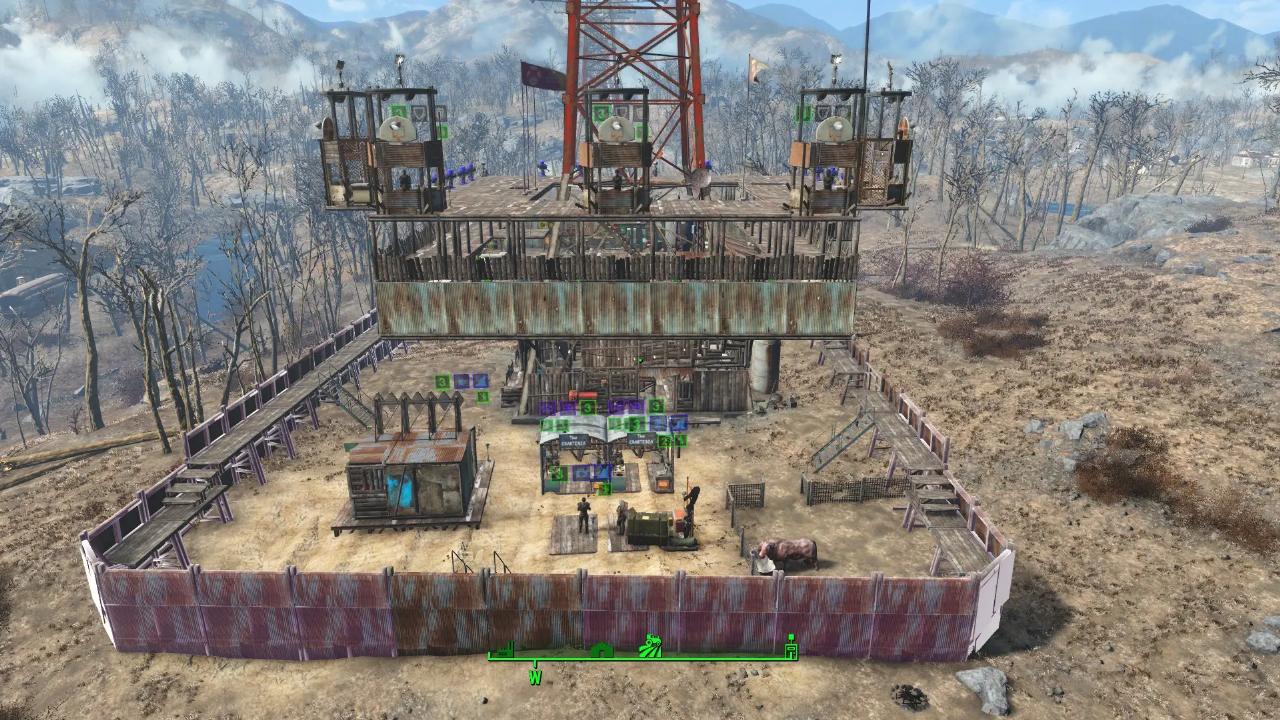
Task: Click the W west heading on the compass
Action: tap(535, 677)
